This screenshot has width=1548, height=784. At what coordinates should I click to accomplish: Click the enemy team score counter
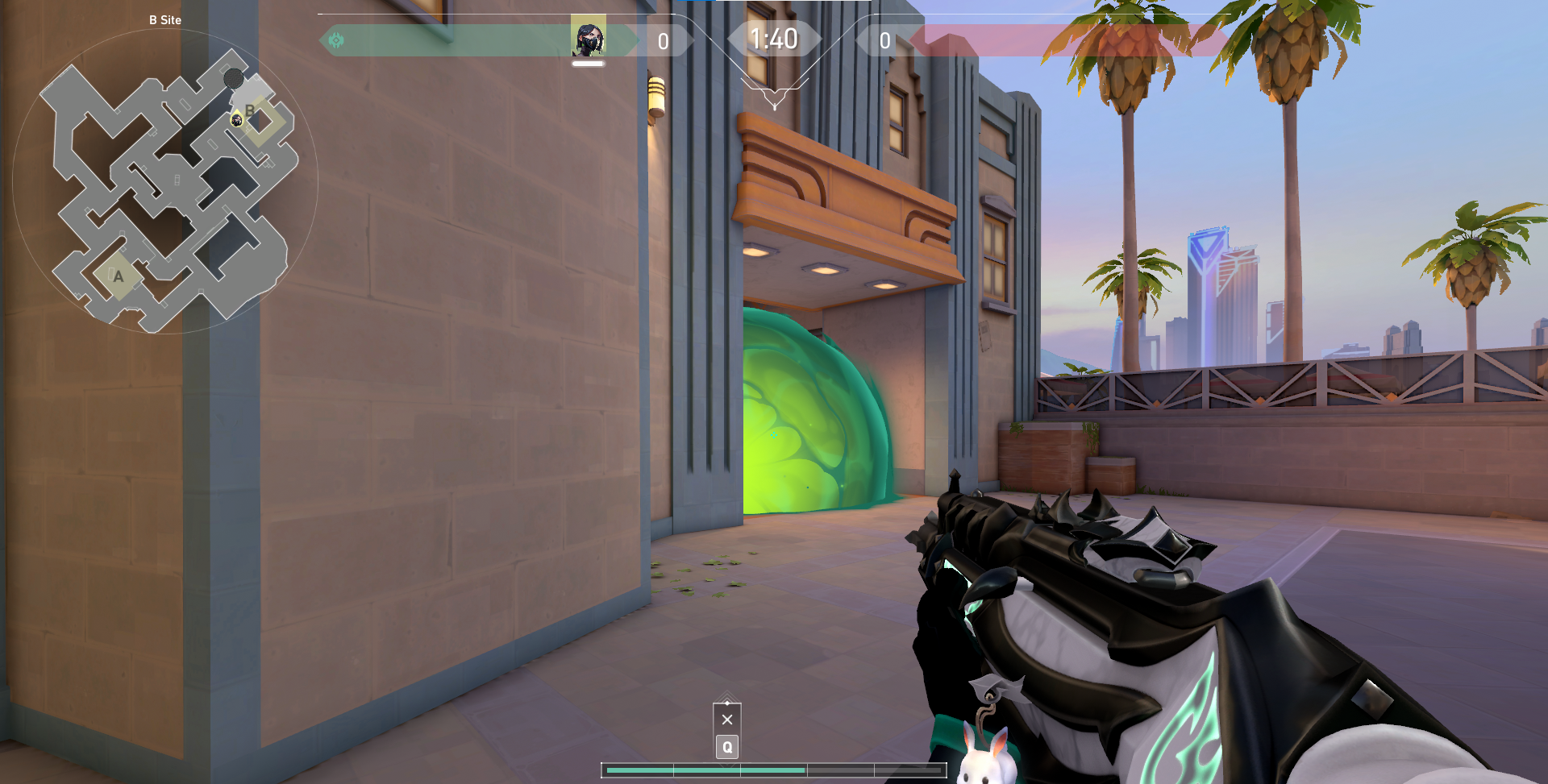tap(884, 40)
